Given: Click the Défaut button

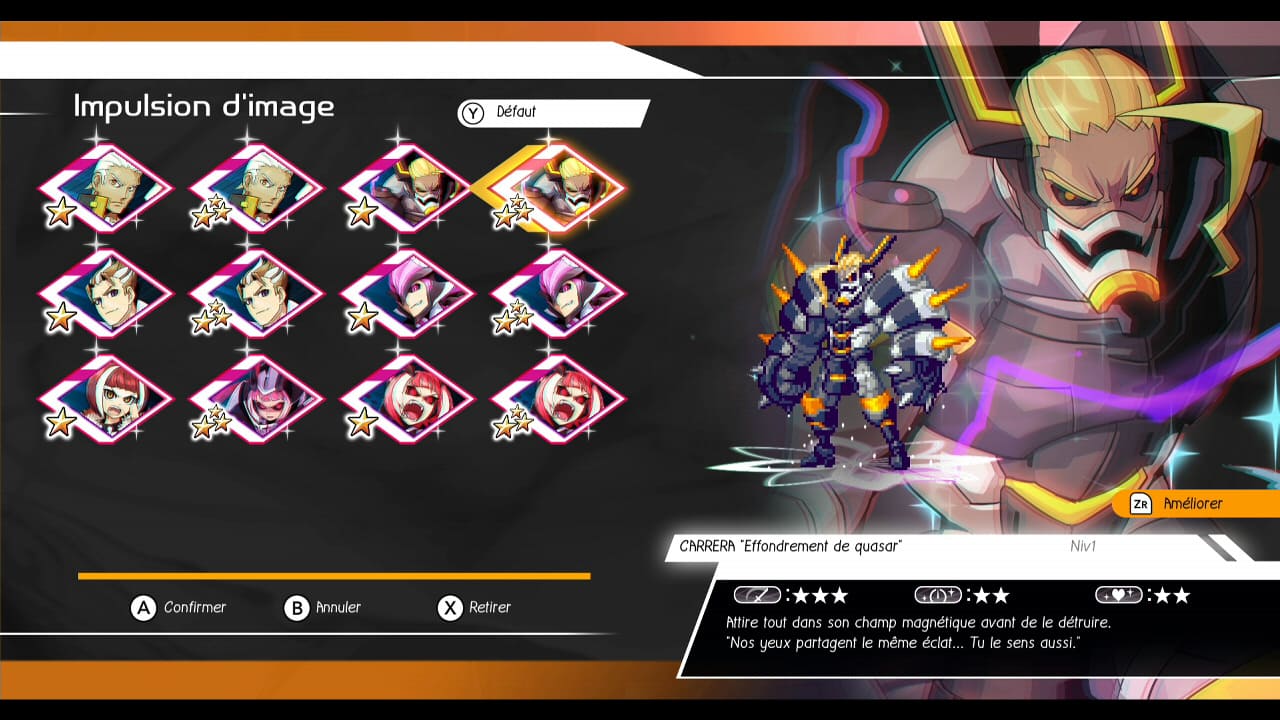Looking at the screenshot, I should [x=552, y=113].
